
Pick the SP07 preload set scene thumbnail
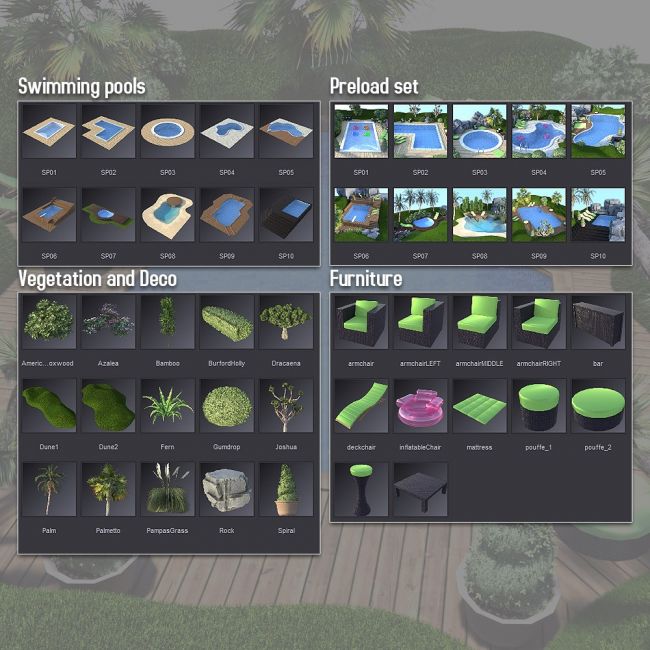420,215
